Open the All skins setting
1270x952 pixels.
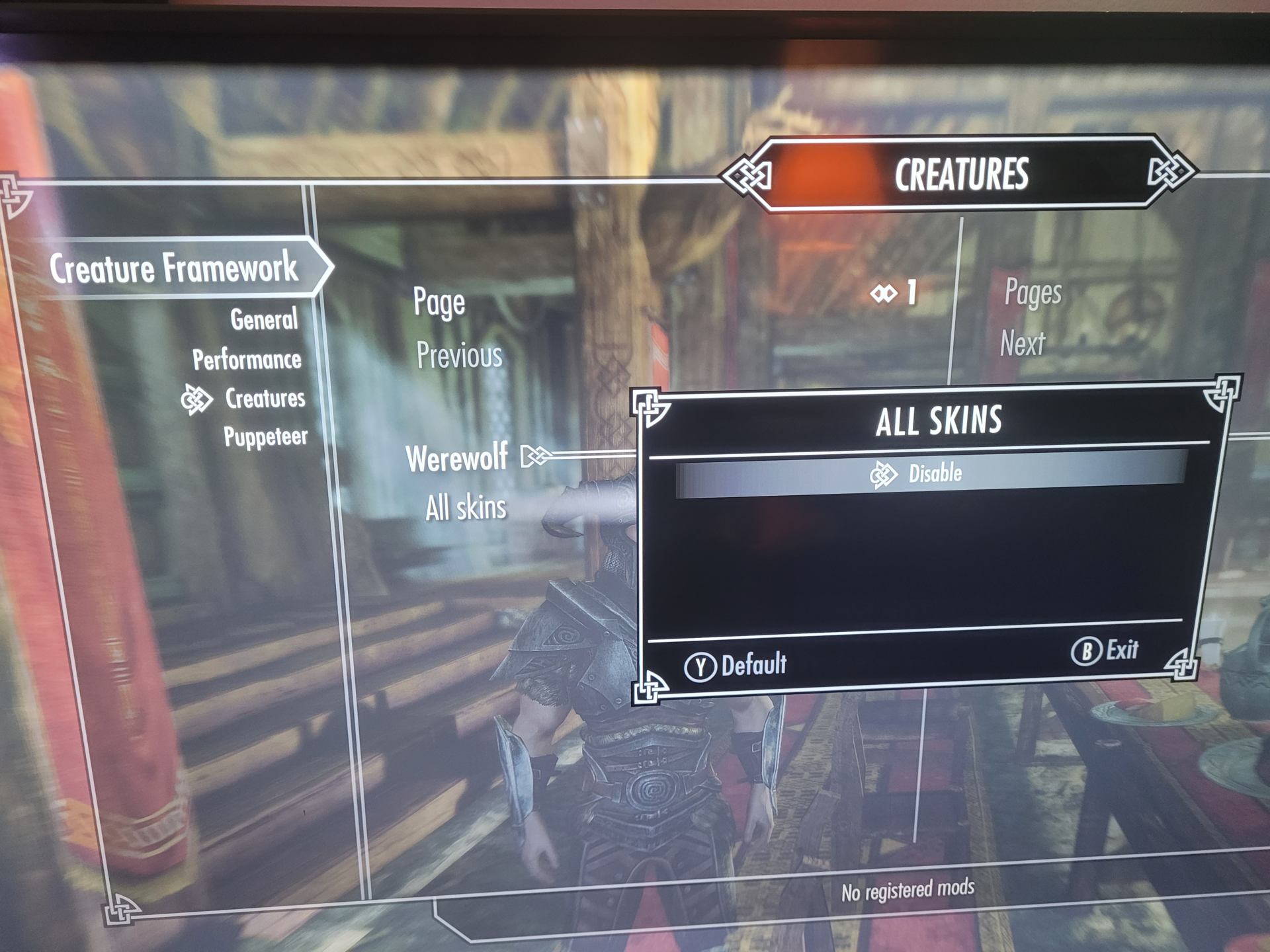466,508
